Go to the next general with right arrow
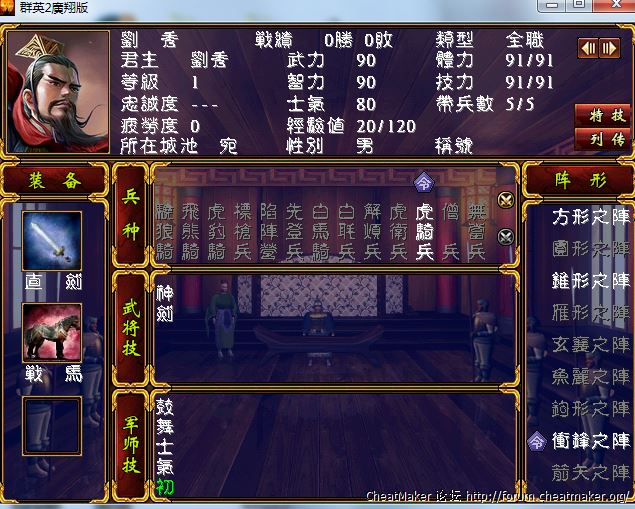The image size is (635, 509). (x=608, y=48)
